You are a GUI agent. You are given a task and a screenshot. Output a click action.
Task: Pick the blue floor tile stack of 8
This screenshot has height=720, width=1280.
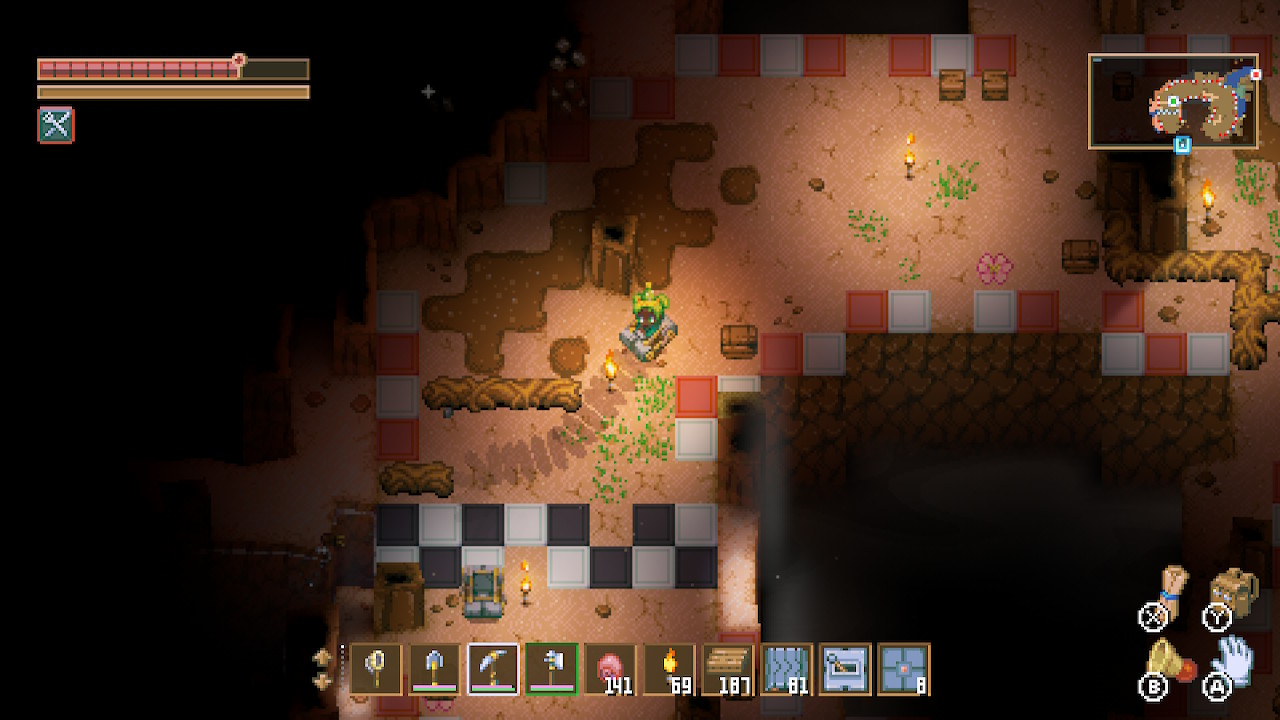pyautogui.click(x=904, y=668)
